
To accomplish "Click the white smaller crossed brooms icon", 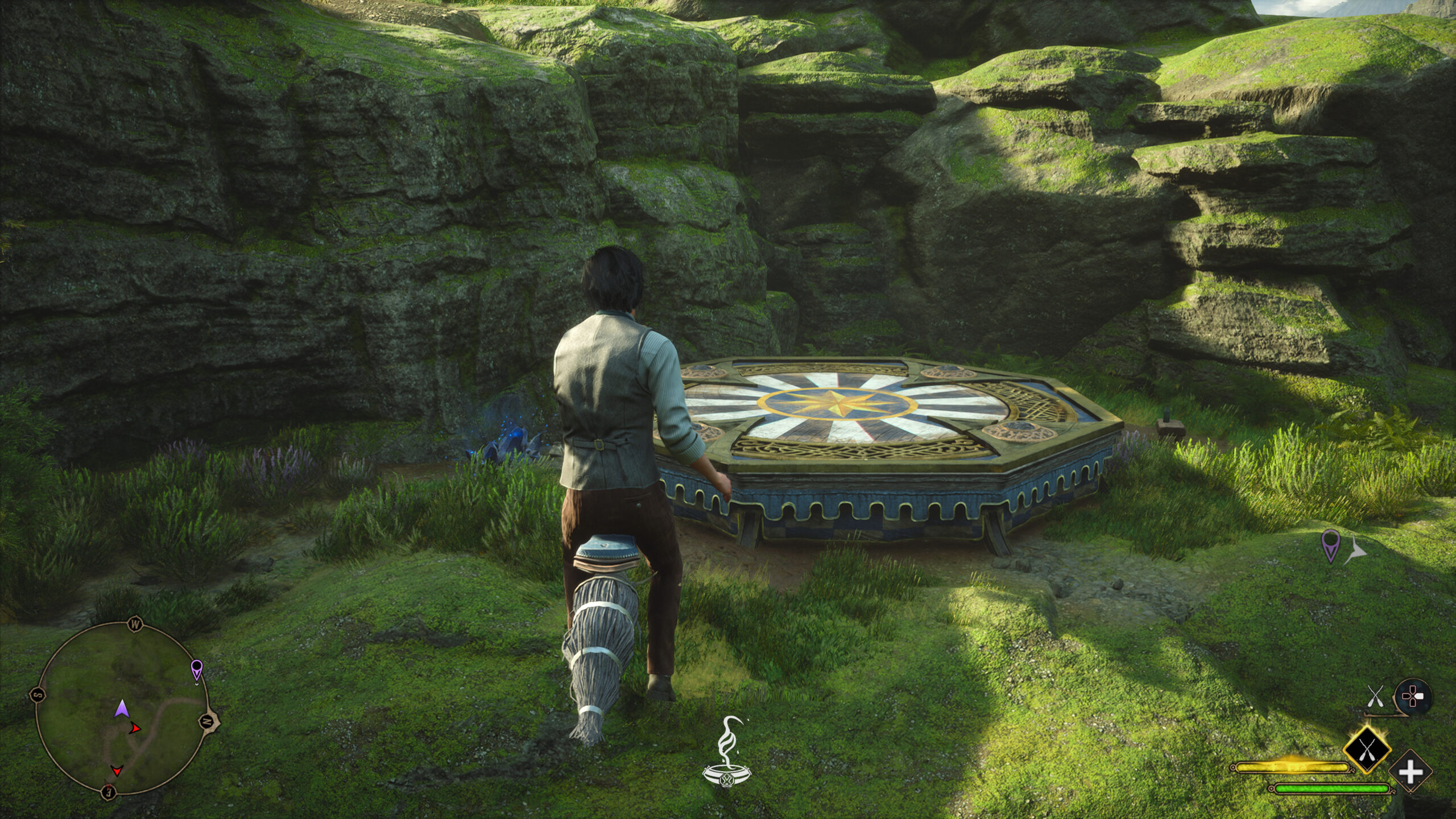I will point(1376,696).
